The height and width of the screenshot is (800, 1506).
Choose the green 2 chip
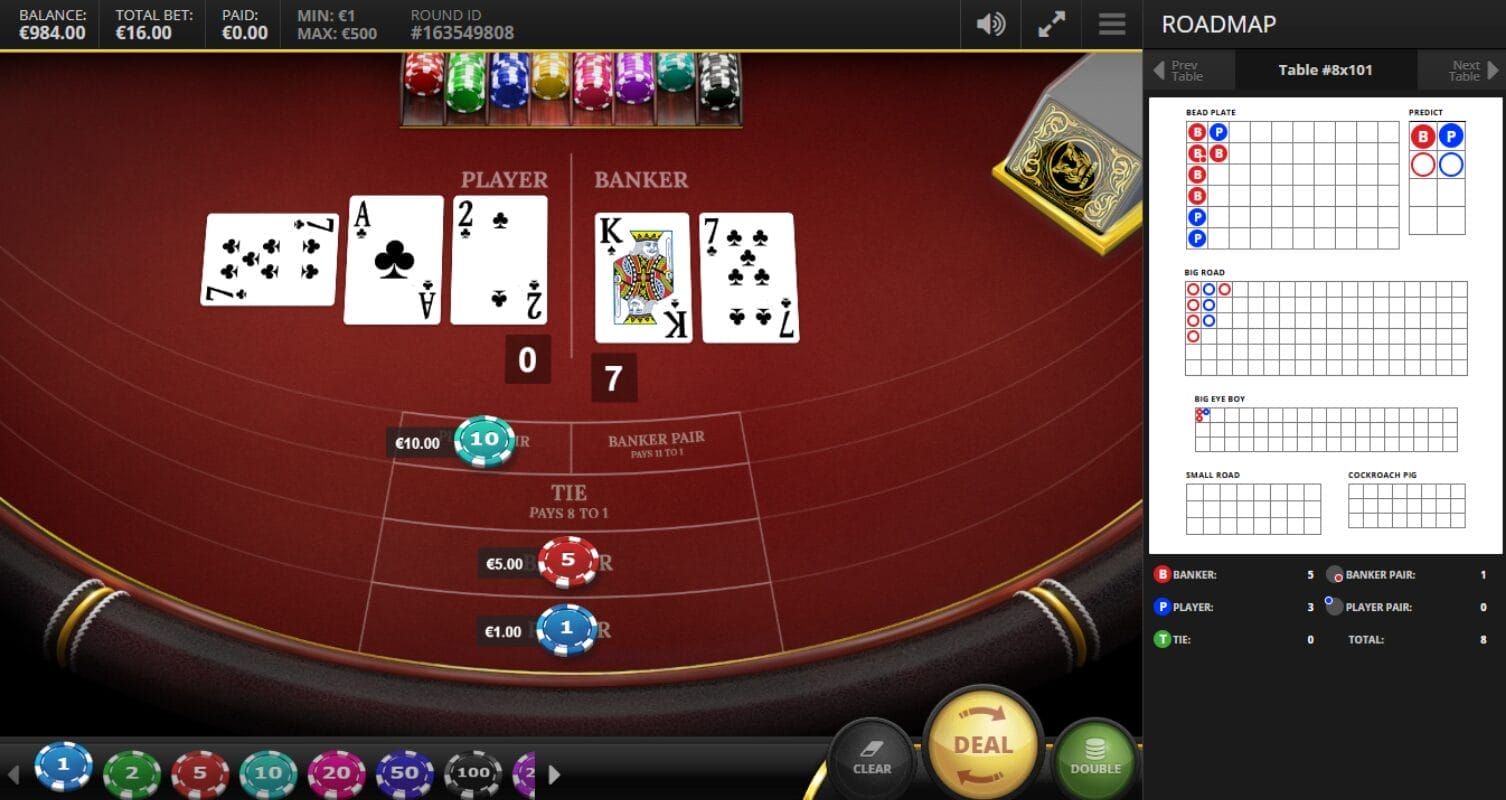click(x=131, y=773)
